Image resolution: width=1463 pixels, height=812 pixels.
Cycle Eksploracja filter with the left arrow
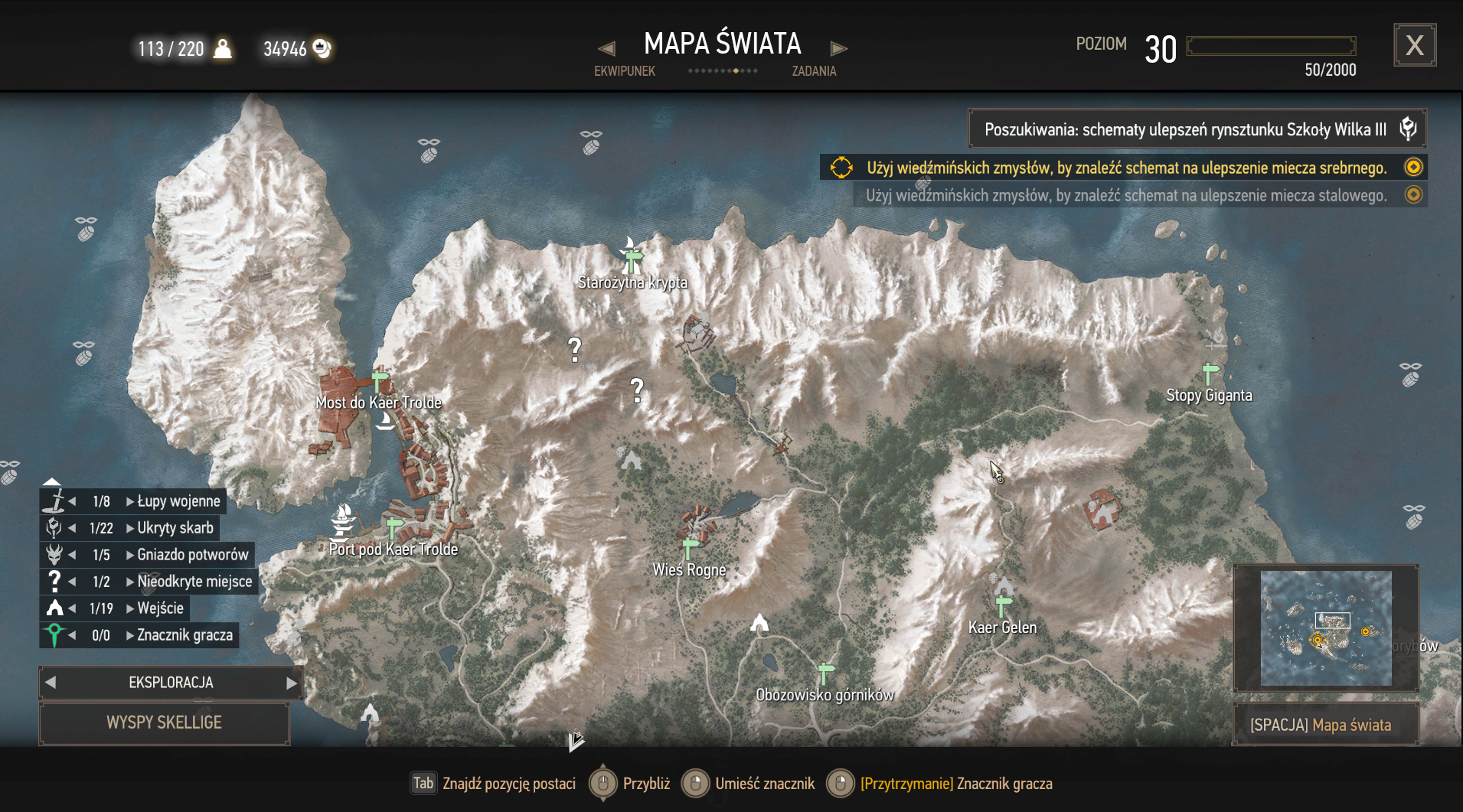tap(51, 683)
